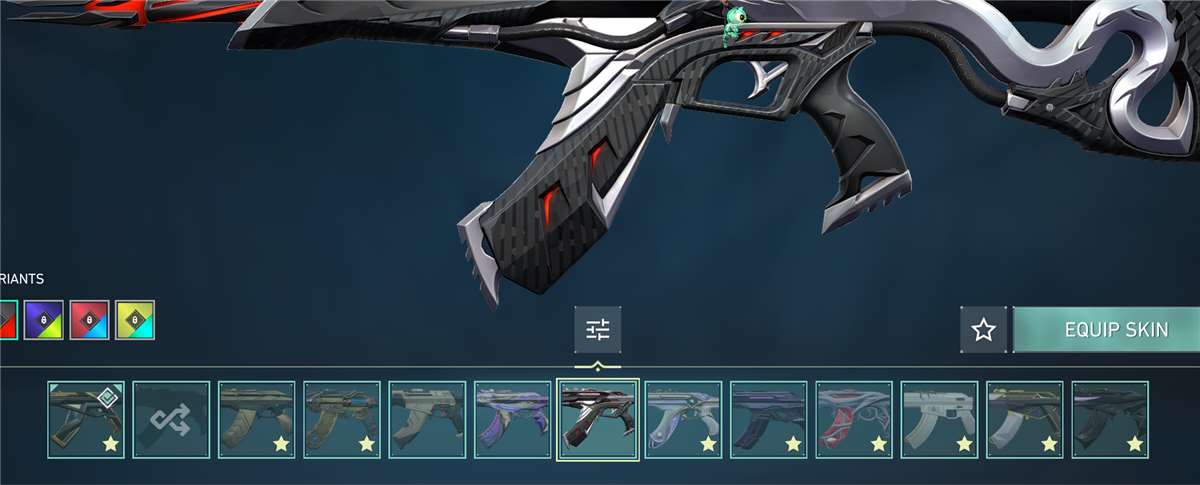Select the red and white ornate skin thumbnail
The width and height of the screenshot is (1200, 485).
point(854,420)
